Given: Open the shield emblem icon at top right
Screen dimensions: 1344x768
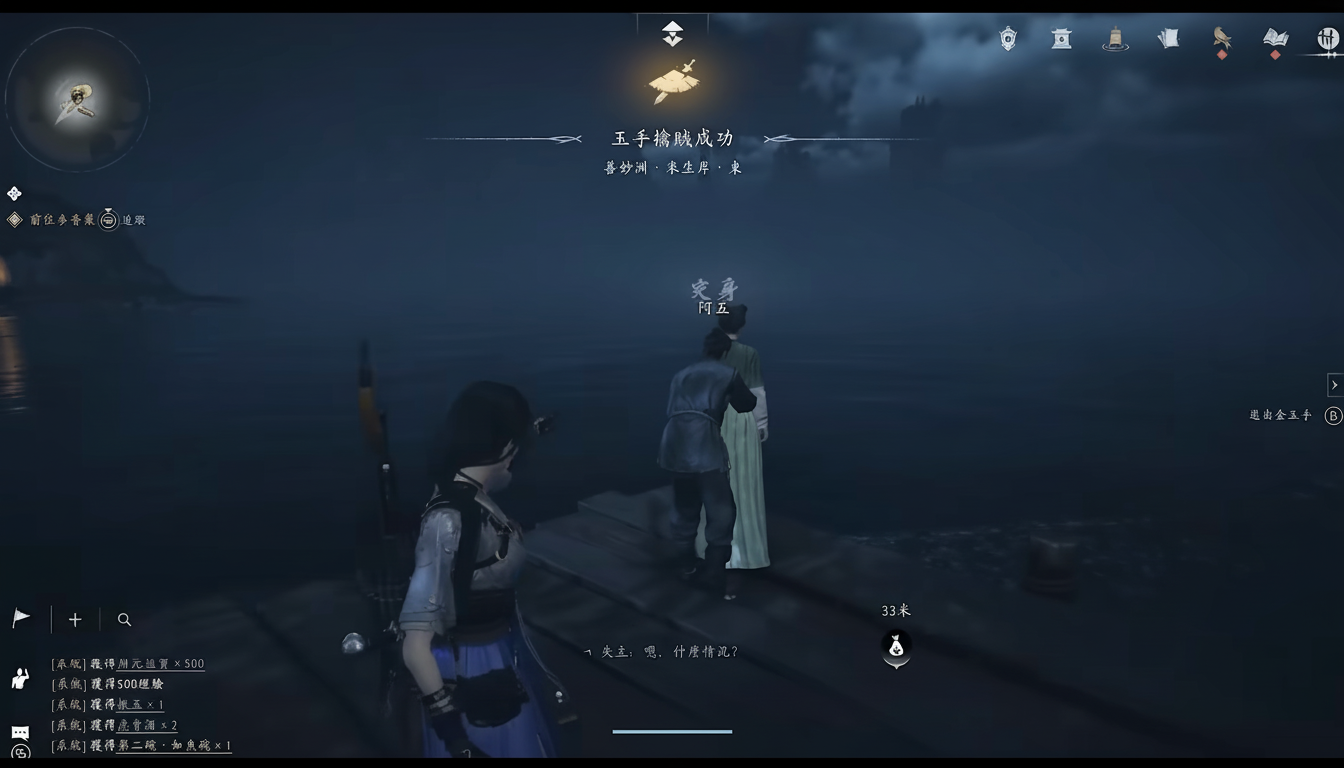Looking at the screenshot, I should tap(1006, 37).
